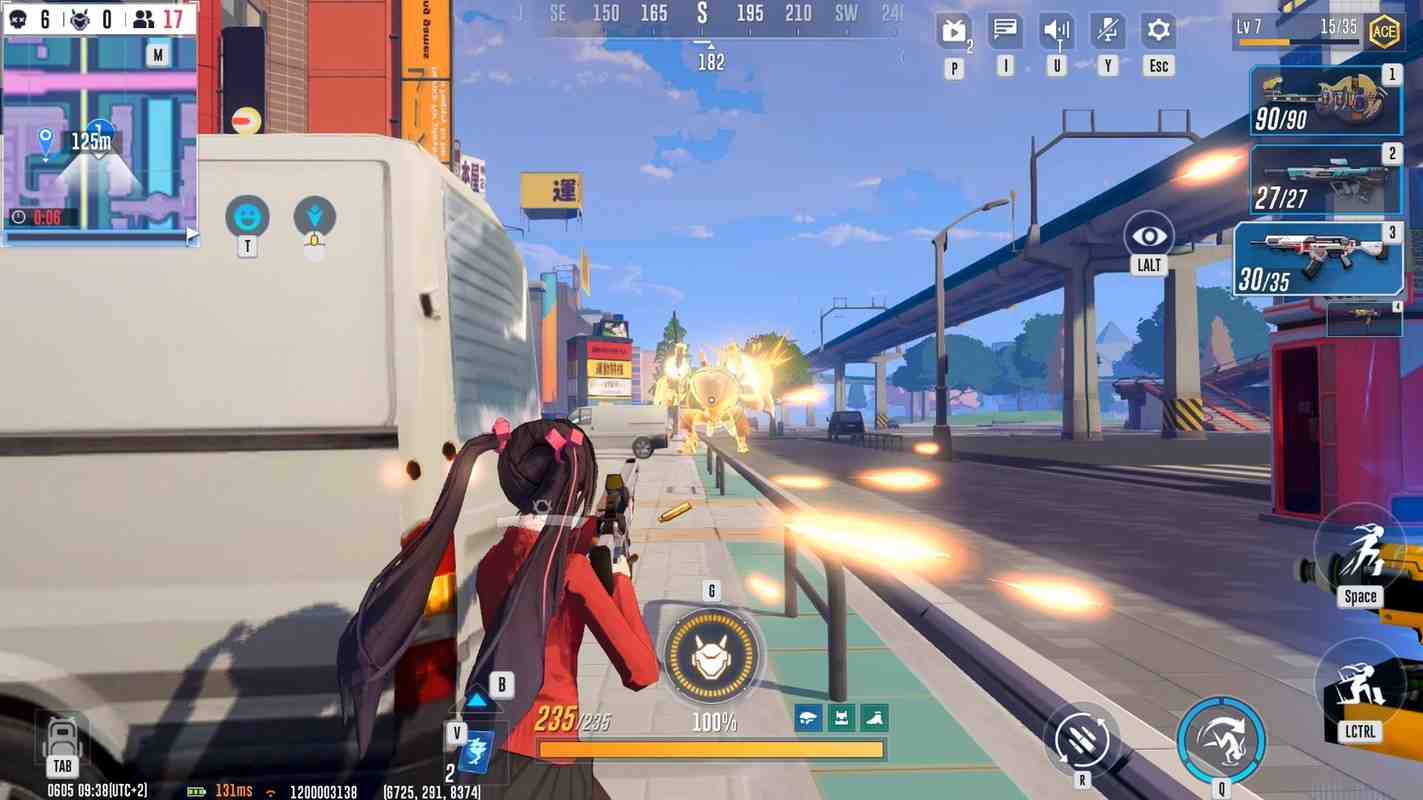Toggle the speaker volume icon labeled U
Viewport: 1423px width, 800px height.
pos(1055,29)
